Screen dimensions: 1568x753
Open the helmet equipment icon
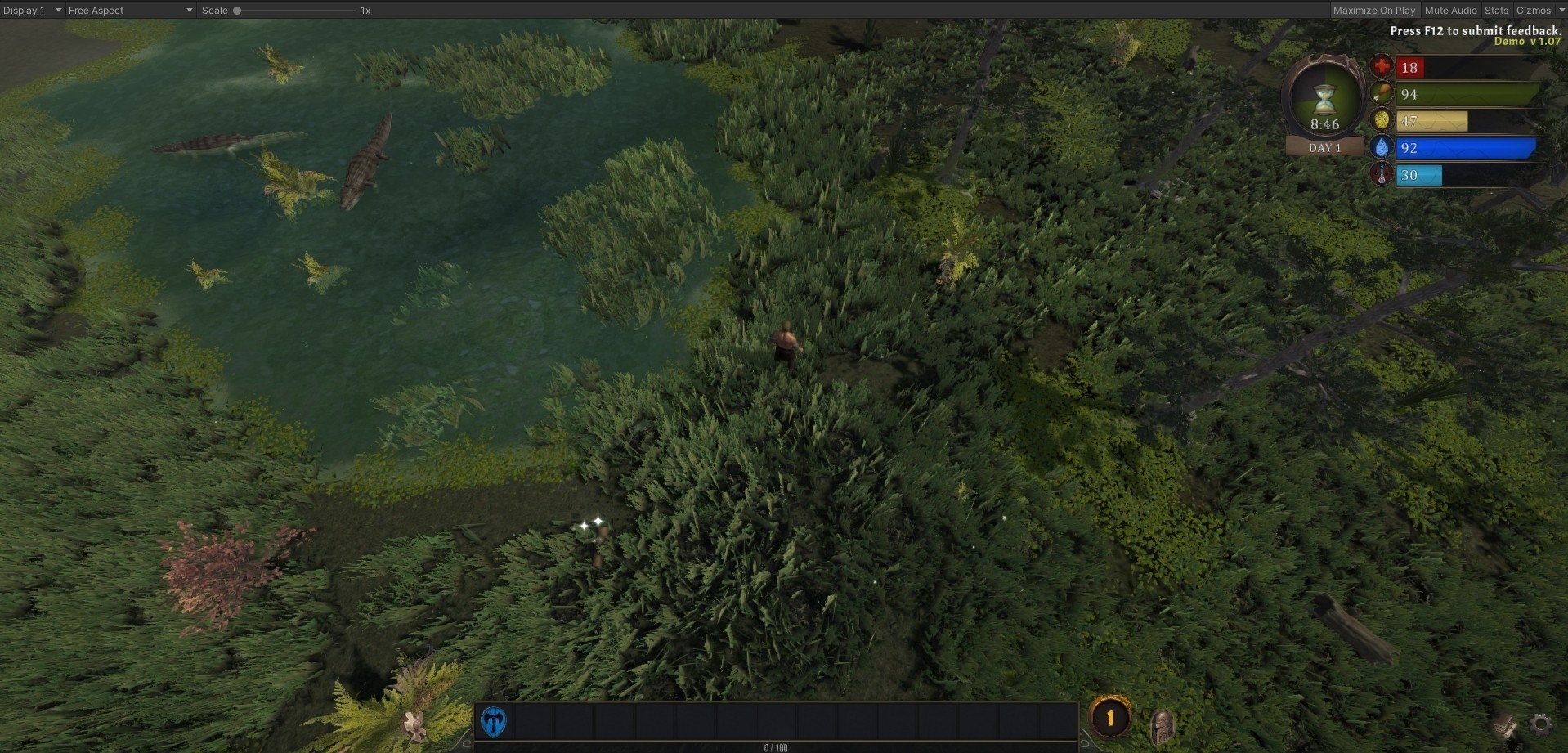pos(1162,725)
